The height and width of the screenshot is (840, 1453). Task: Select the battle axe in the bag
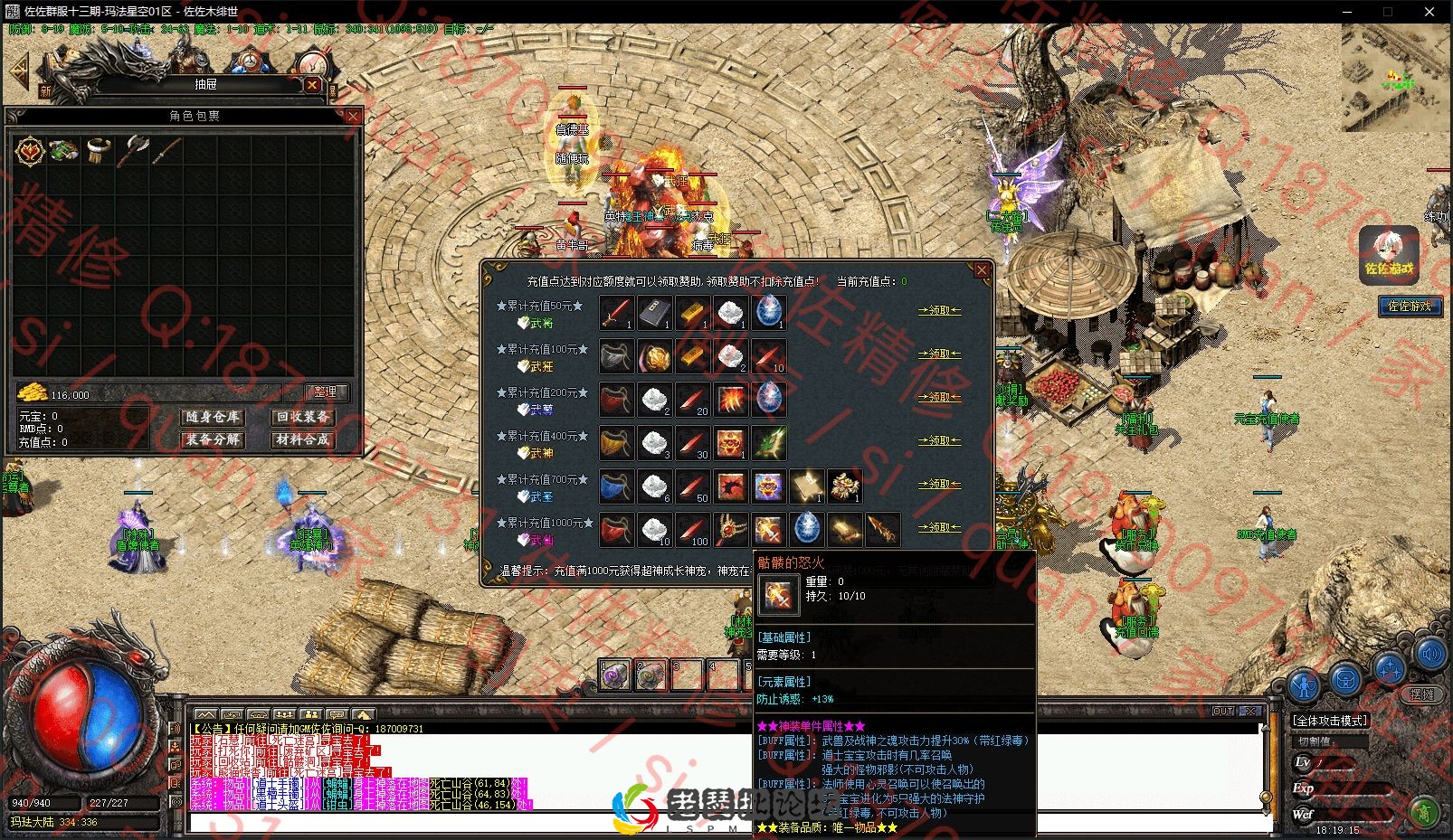point(134,150)
